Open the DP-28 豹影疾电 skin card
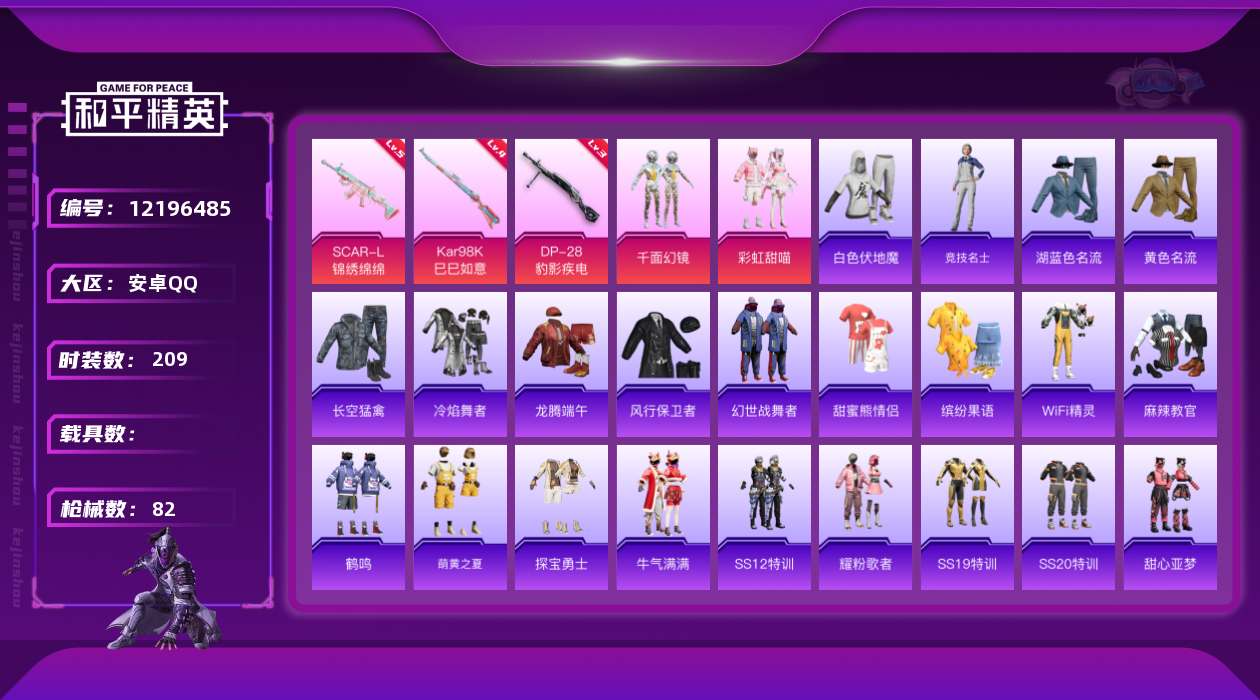The width and height of the screenshot is (1260, 700). [x=561, y=211]
